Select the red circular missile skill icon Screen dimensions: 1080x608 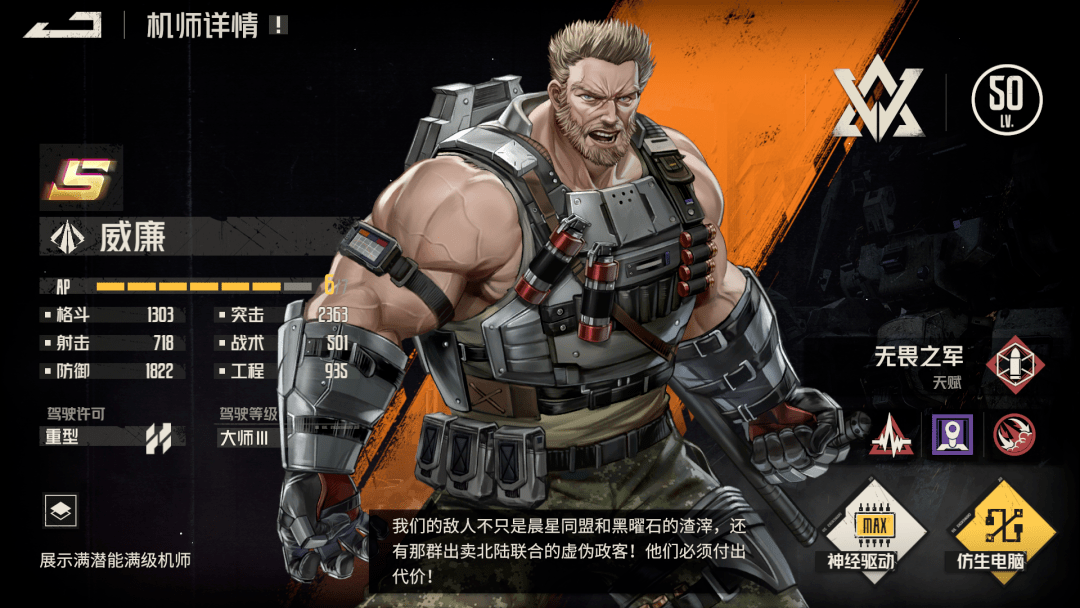tap(1014, 434)
